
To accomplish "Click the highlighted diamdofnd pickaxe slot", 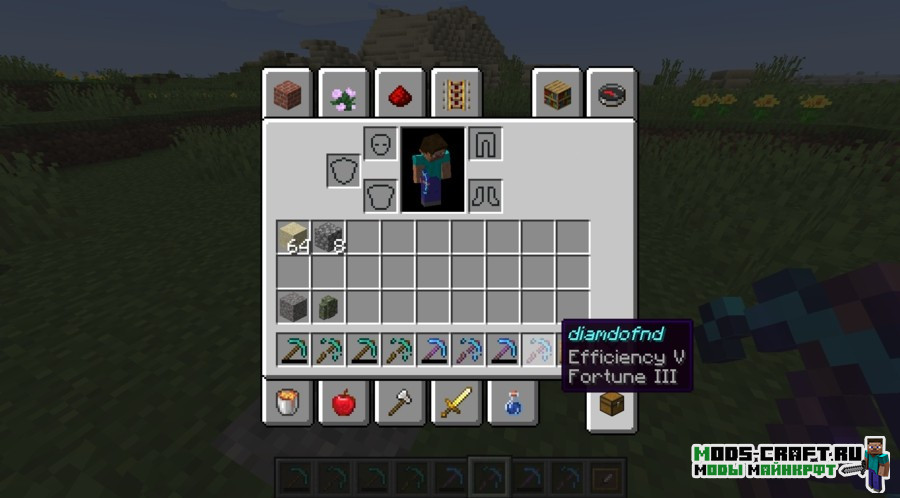I will click(539, 350).
